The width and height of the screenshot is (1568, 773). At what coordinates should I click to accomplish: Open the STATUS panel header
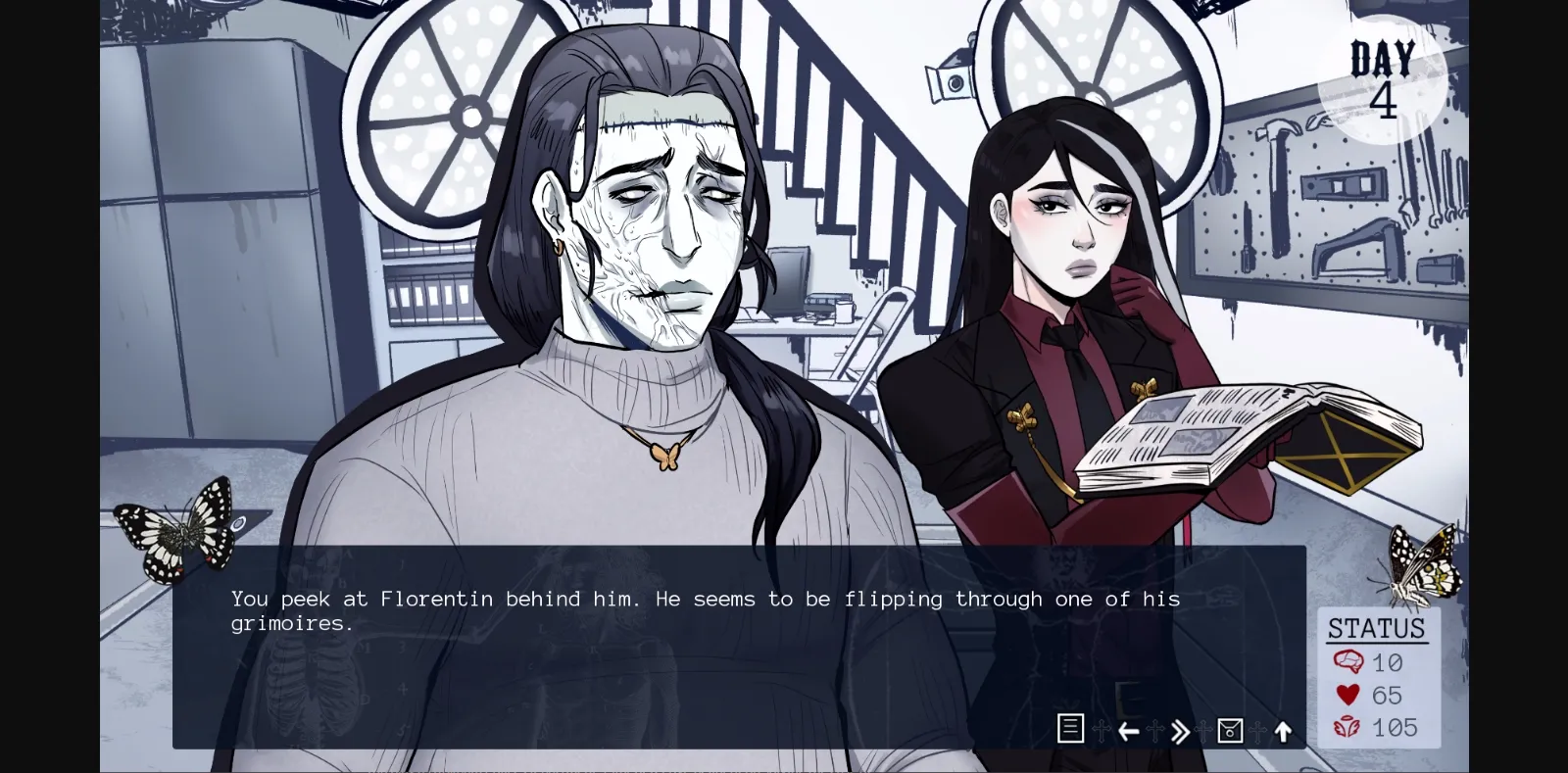pyautogui.click(x=1377, y=628)
